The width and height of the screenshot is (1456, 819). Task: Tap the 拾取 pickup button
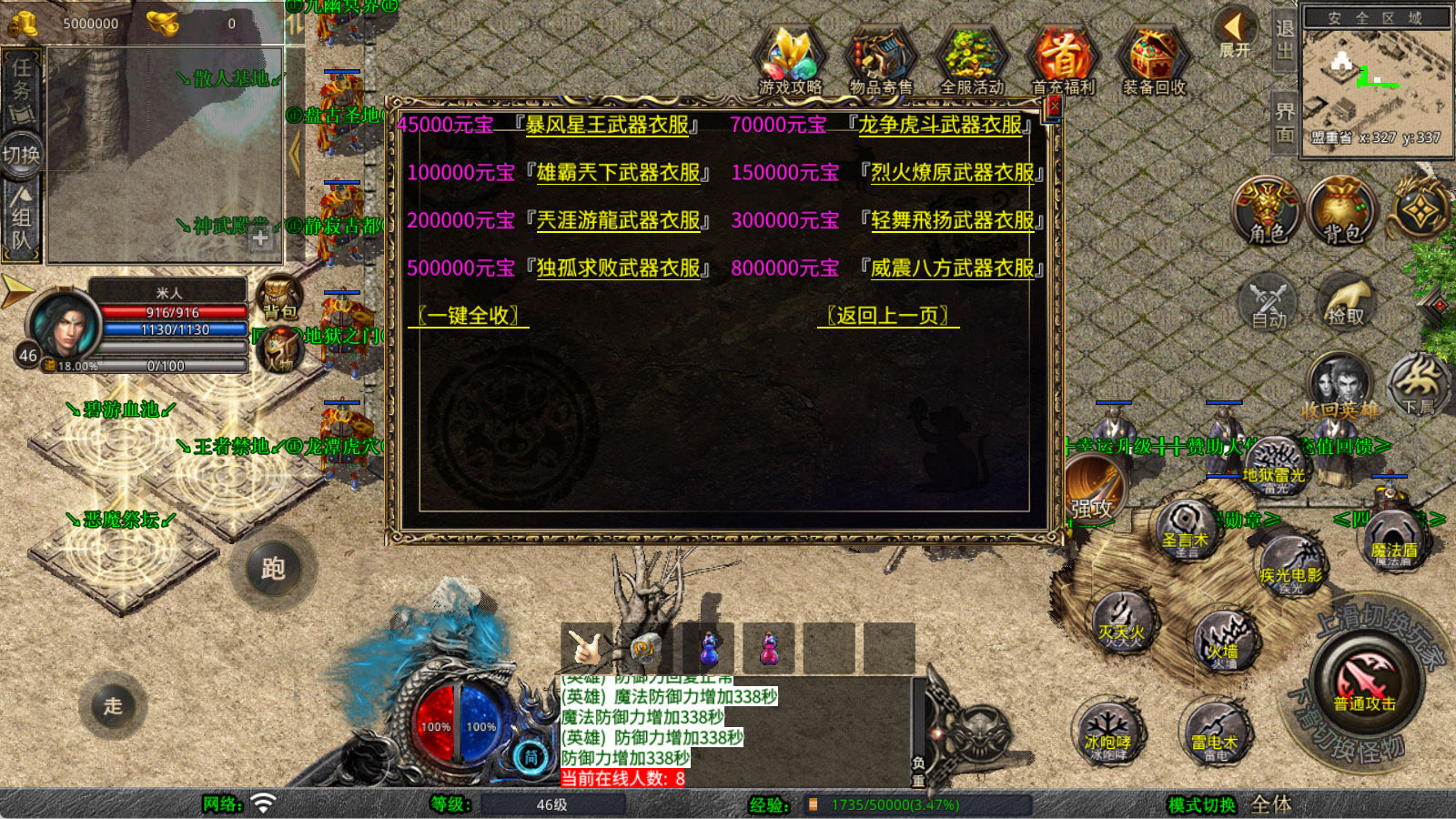click(1345, 302)
